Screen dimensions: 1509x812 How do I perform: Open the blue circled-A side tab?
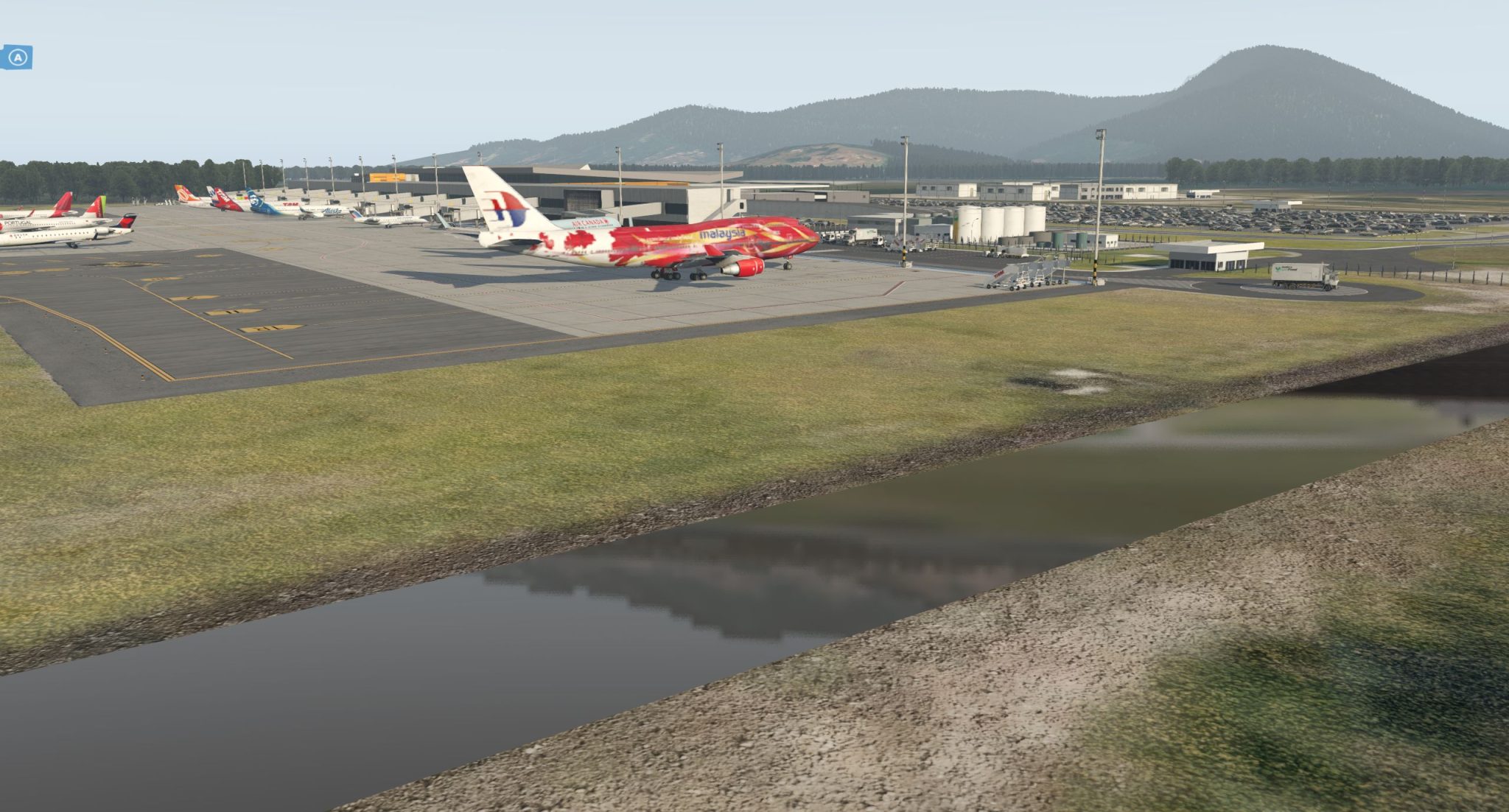(17, 57)
